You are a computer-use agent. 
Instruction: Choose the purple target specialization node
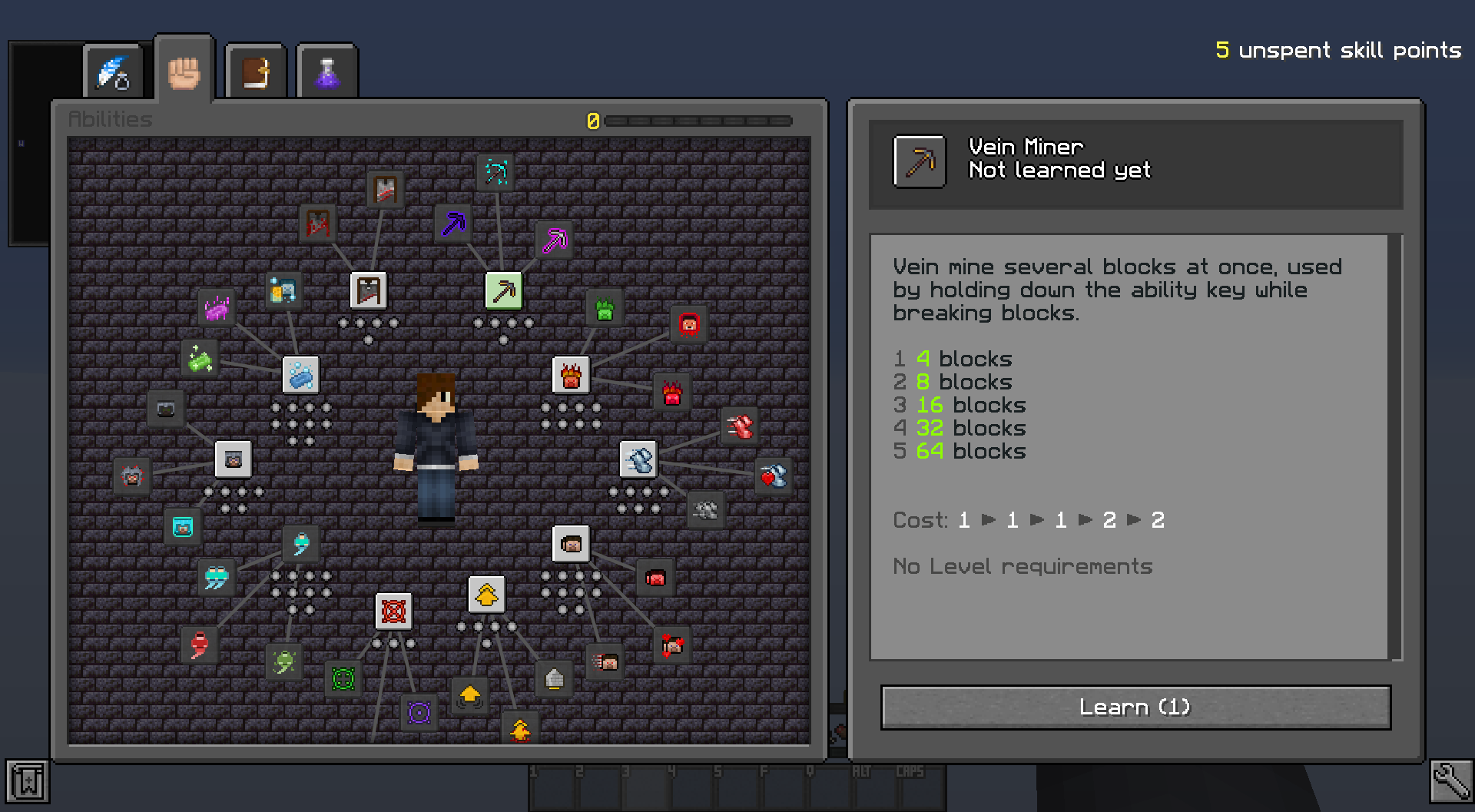tap(419, 712)
